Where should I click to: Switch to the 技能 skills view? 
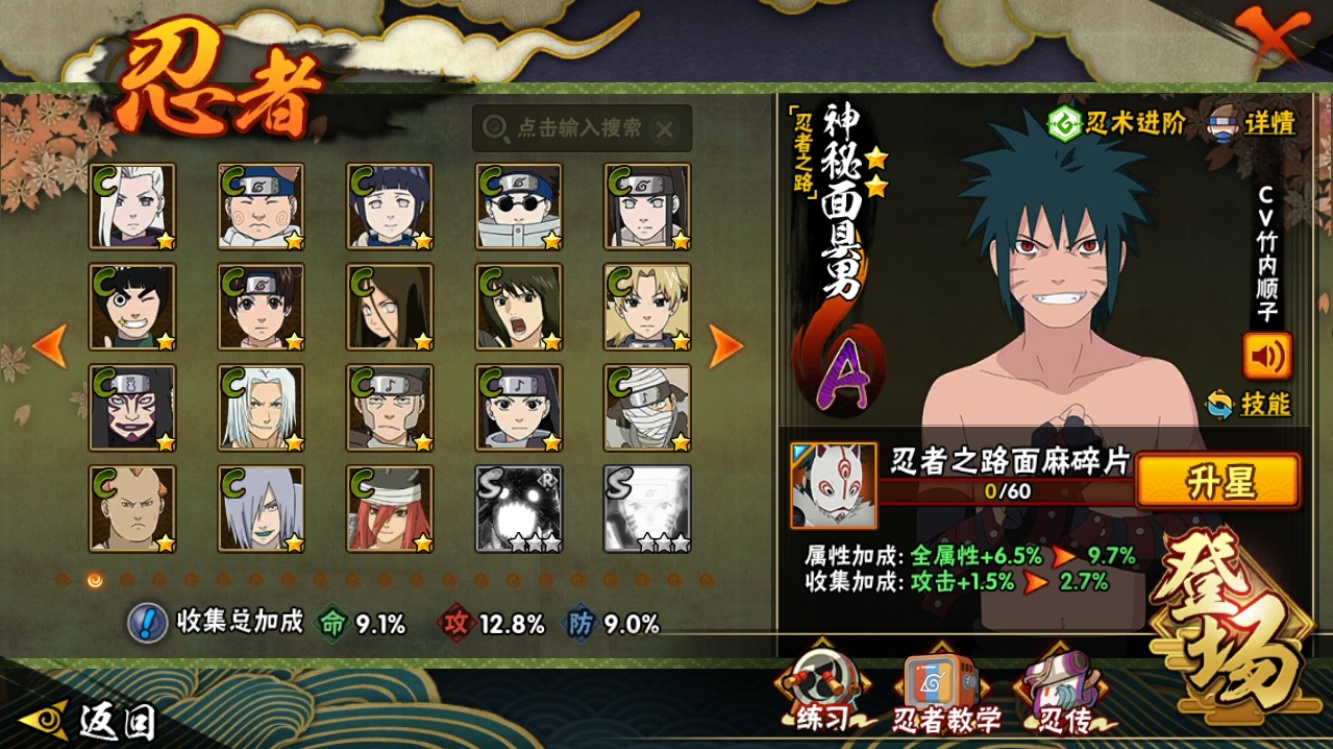point(1250,404)
